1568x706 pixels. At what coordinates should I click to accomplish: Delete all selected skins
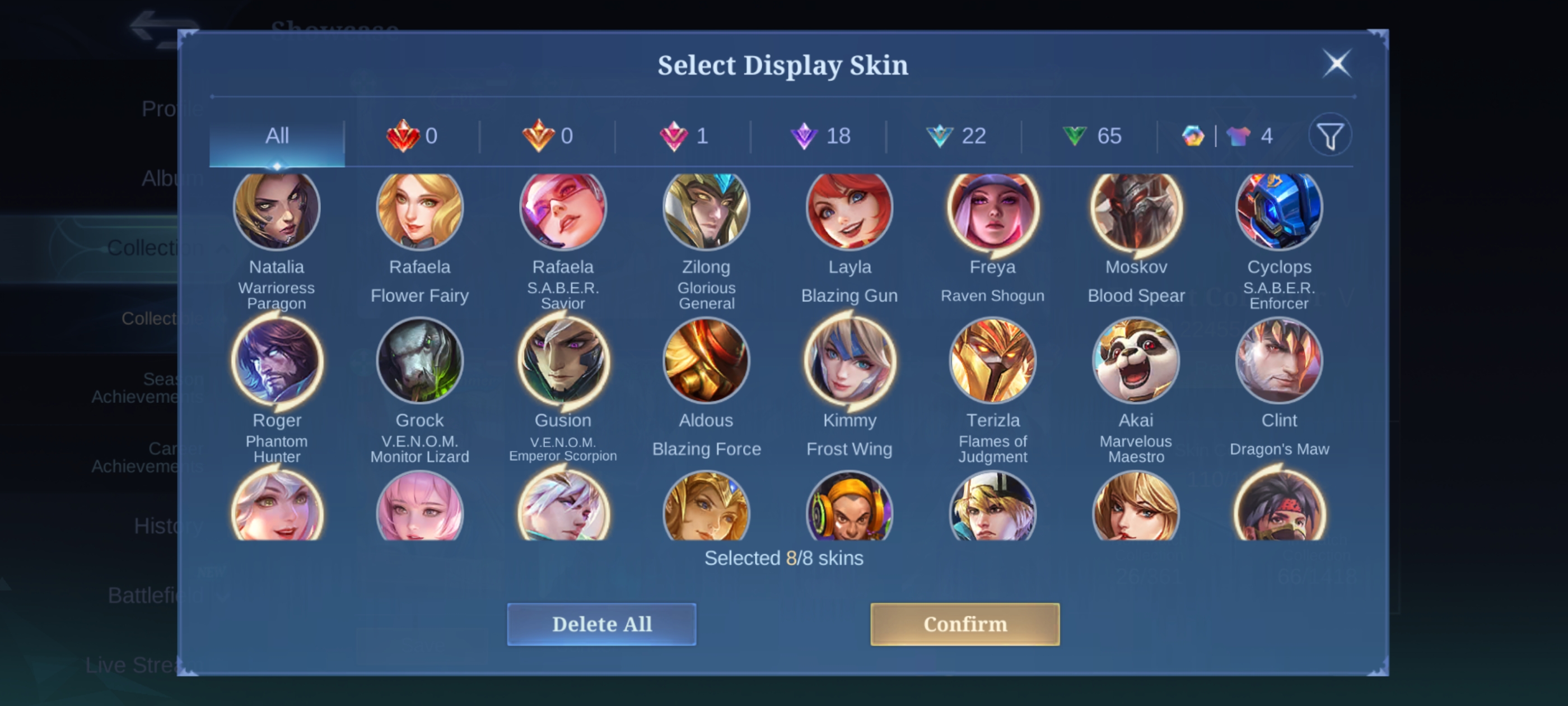click(601, 624)
